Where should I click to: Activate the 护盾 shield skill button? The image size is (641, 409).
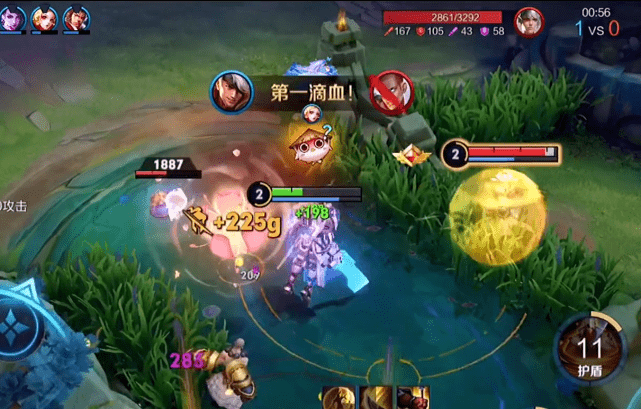point(588,351)
